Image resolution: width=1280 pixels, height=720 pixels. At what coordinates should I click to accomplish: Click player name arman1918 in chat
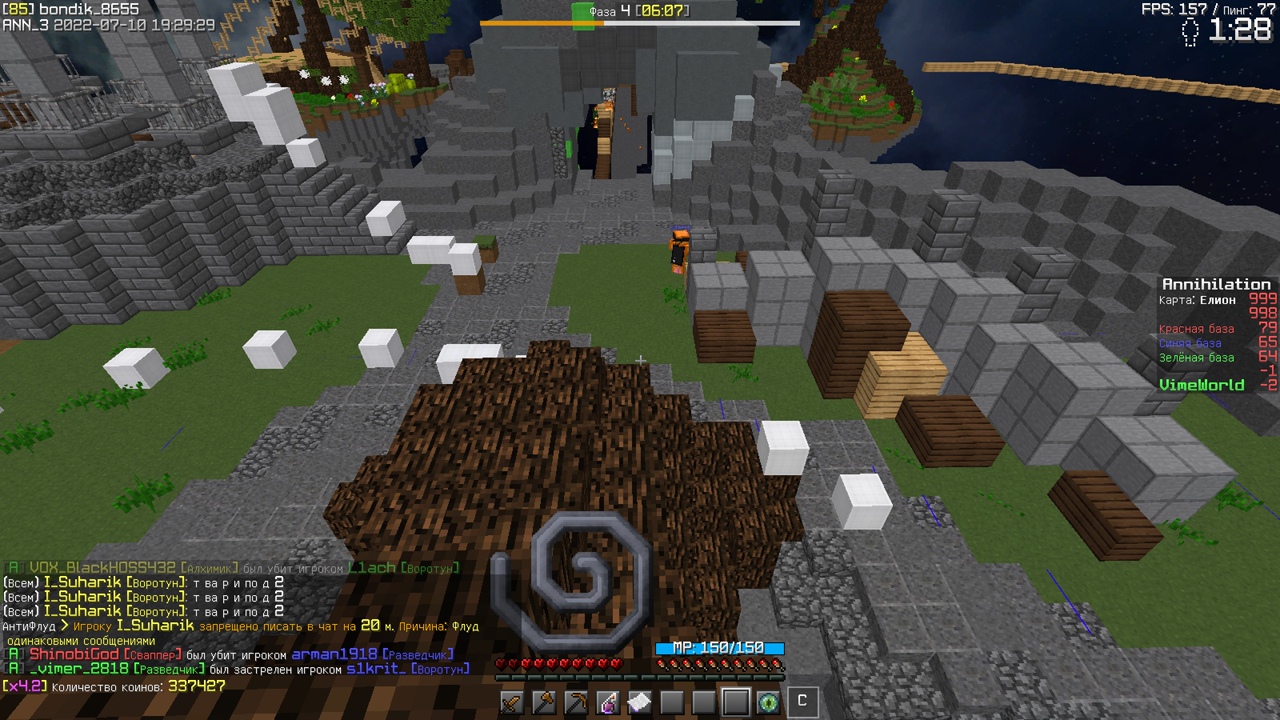click(334, 654)
